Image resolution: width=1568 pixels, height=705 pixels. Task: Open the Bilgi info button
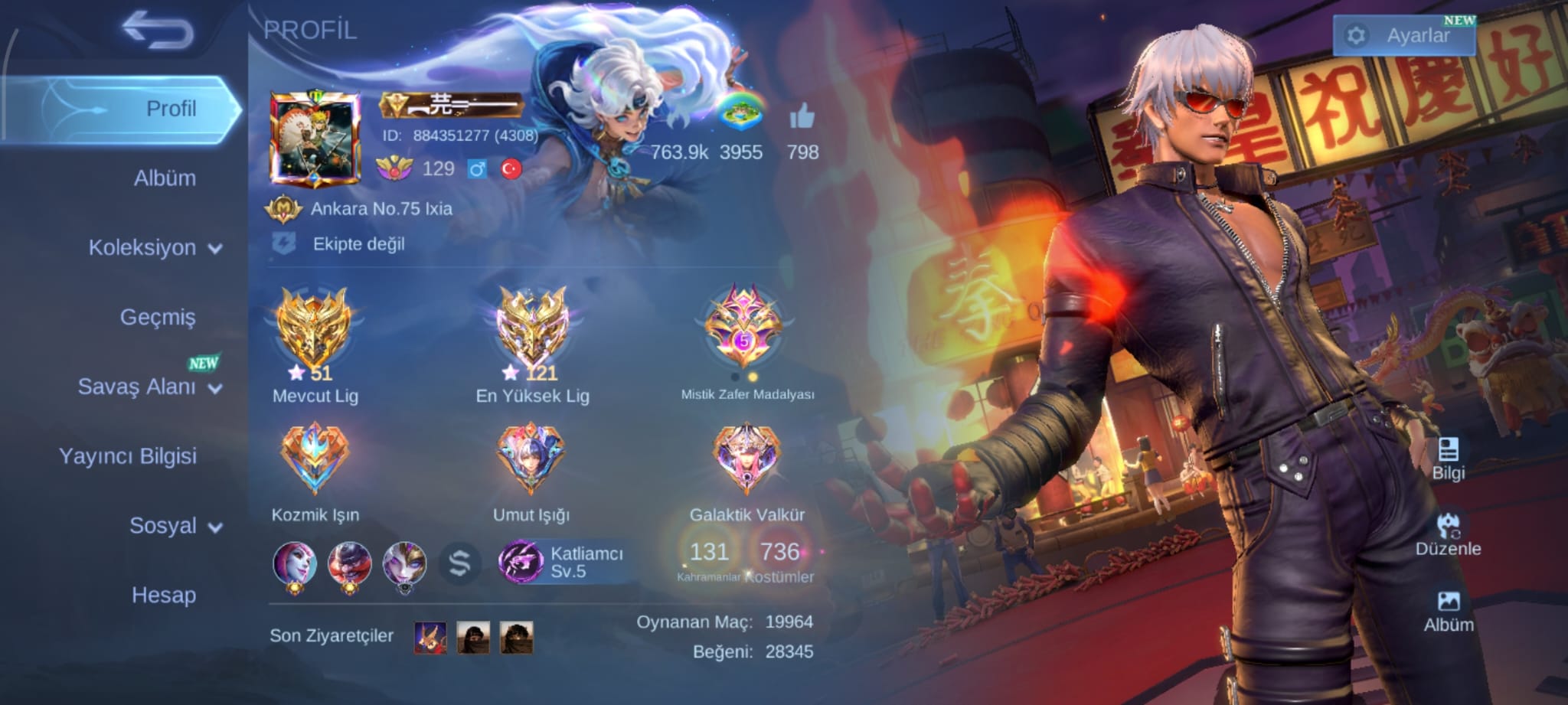pos(1448,459)
